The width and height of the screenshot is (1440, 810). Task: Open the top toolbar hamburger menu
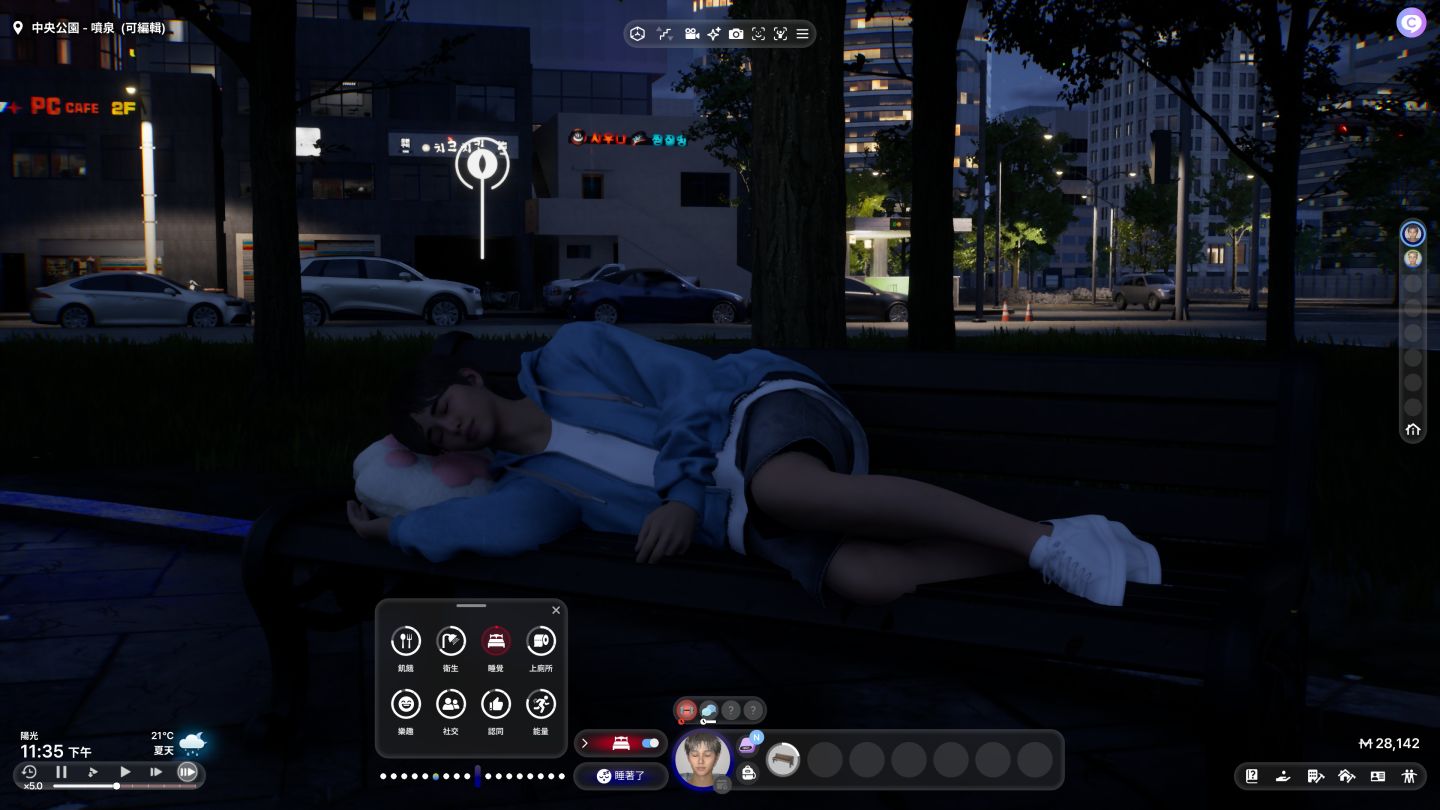tap(802, 34)
